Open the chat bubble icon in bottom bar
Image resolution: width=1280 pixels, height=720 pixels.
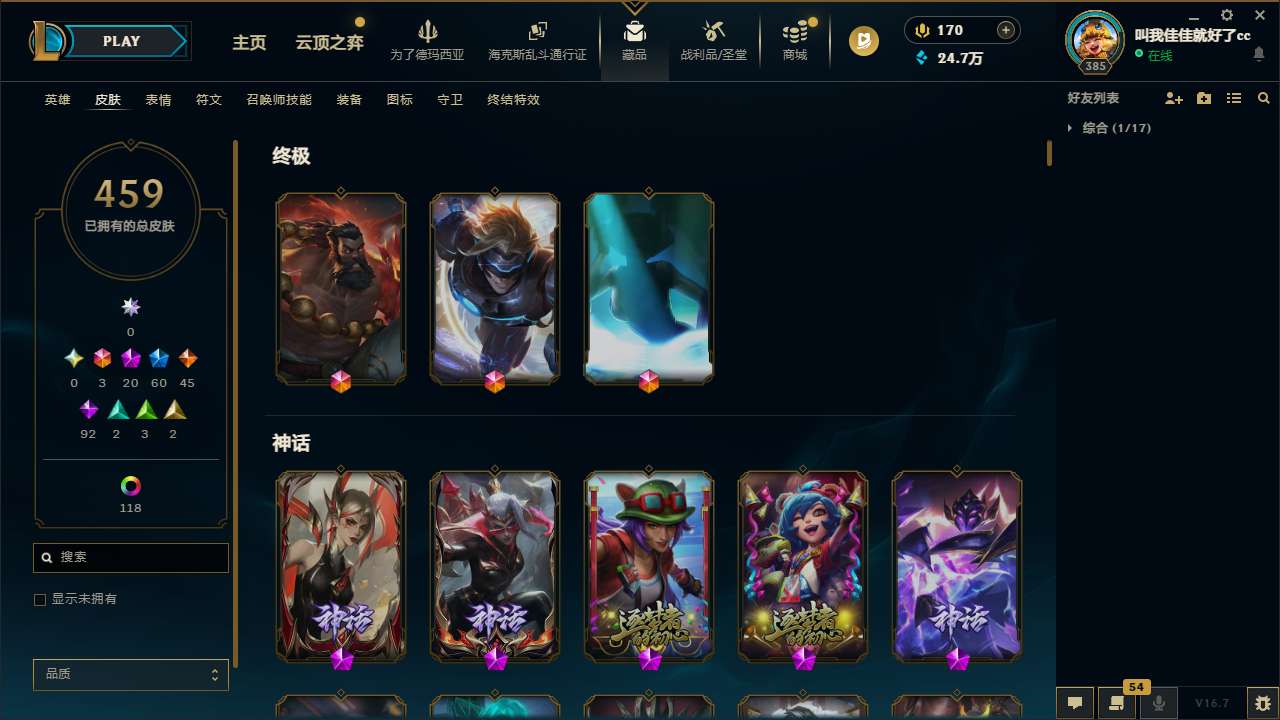point(1075,702)
